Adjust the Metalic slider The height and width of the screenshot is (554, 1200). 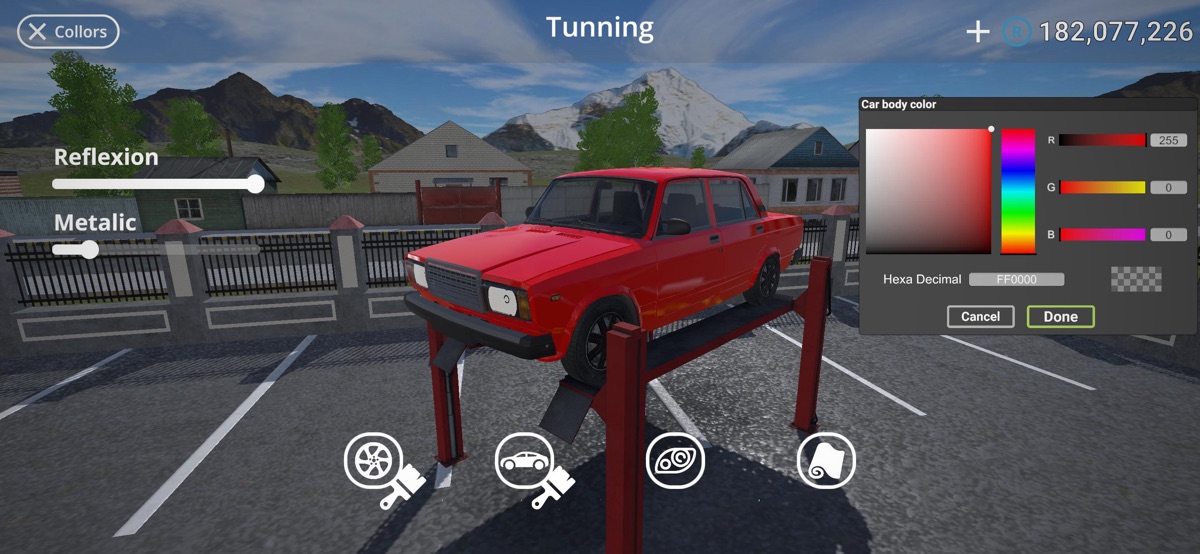click(90, 249)
